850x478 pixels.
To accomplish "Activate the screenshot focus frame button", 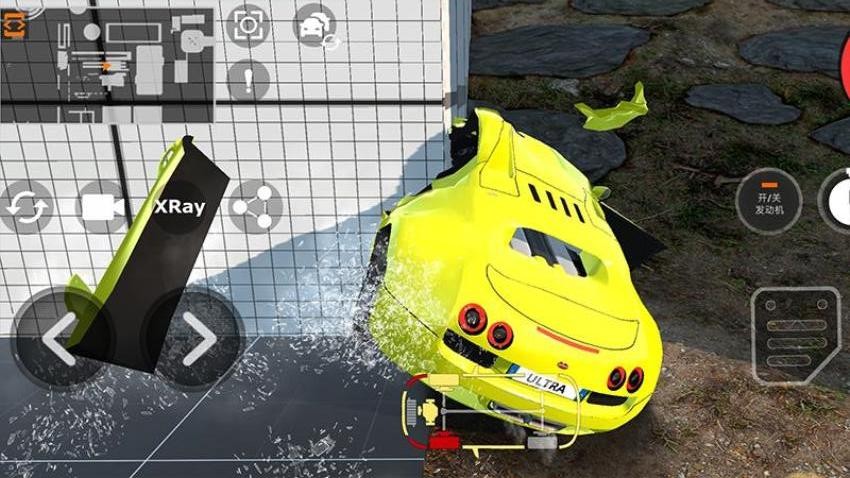I will pyautogui.click(x=248, y=25).
